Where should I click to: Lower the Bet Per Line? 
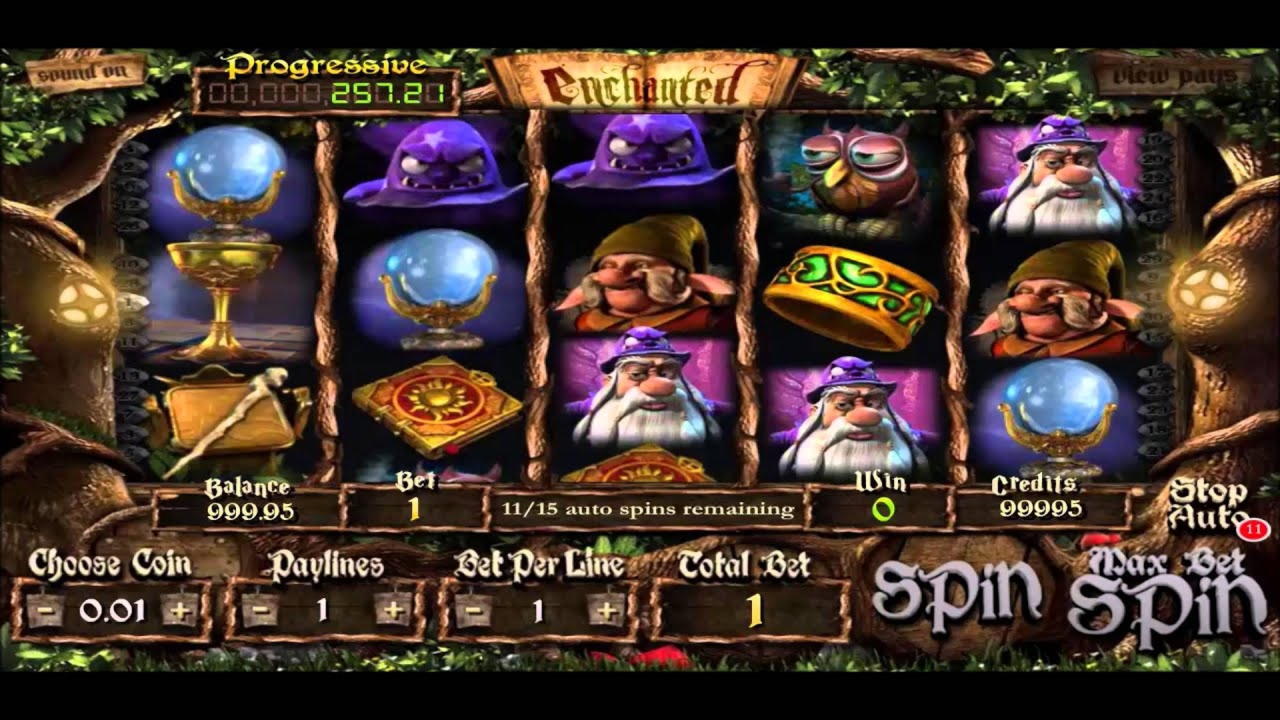pyautogui.click(x=472, y=609)
